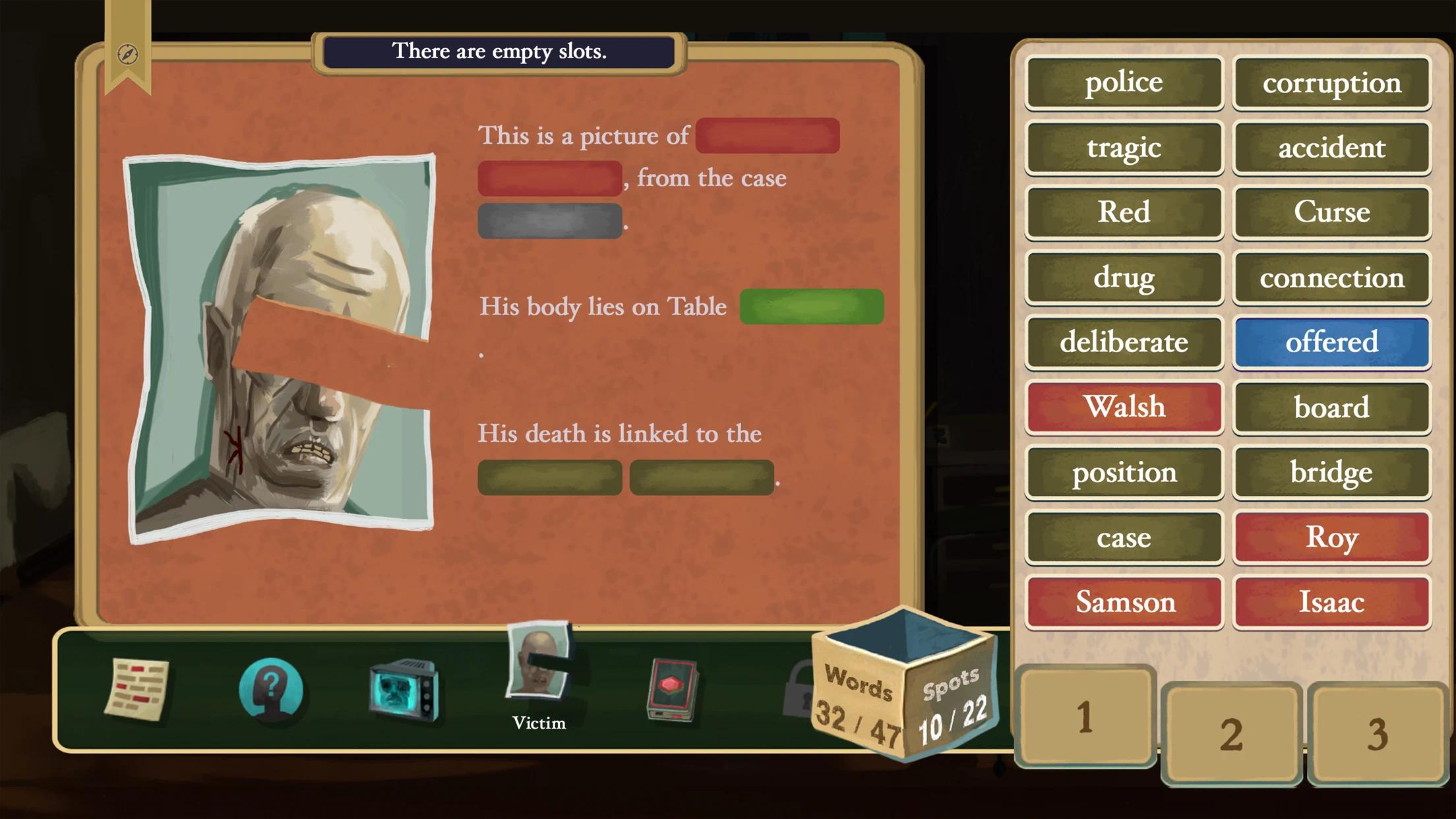
Task: Select page 1
Action: (1084, 719)
